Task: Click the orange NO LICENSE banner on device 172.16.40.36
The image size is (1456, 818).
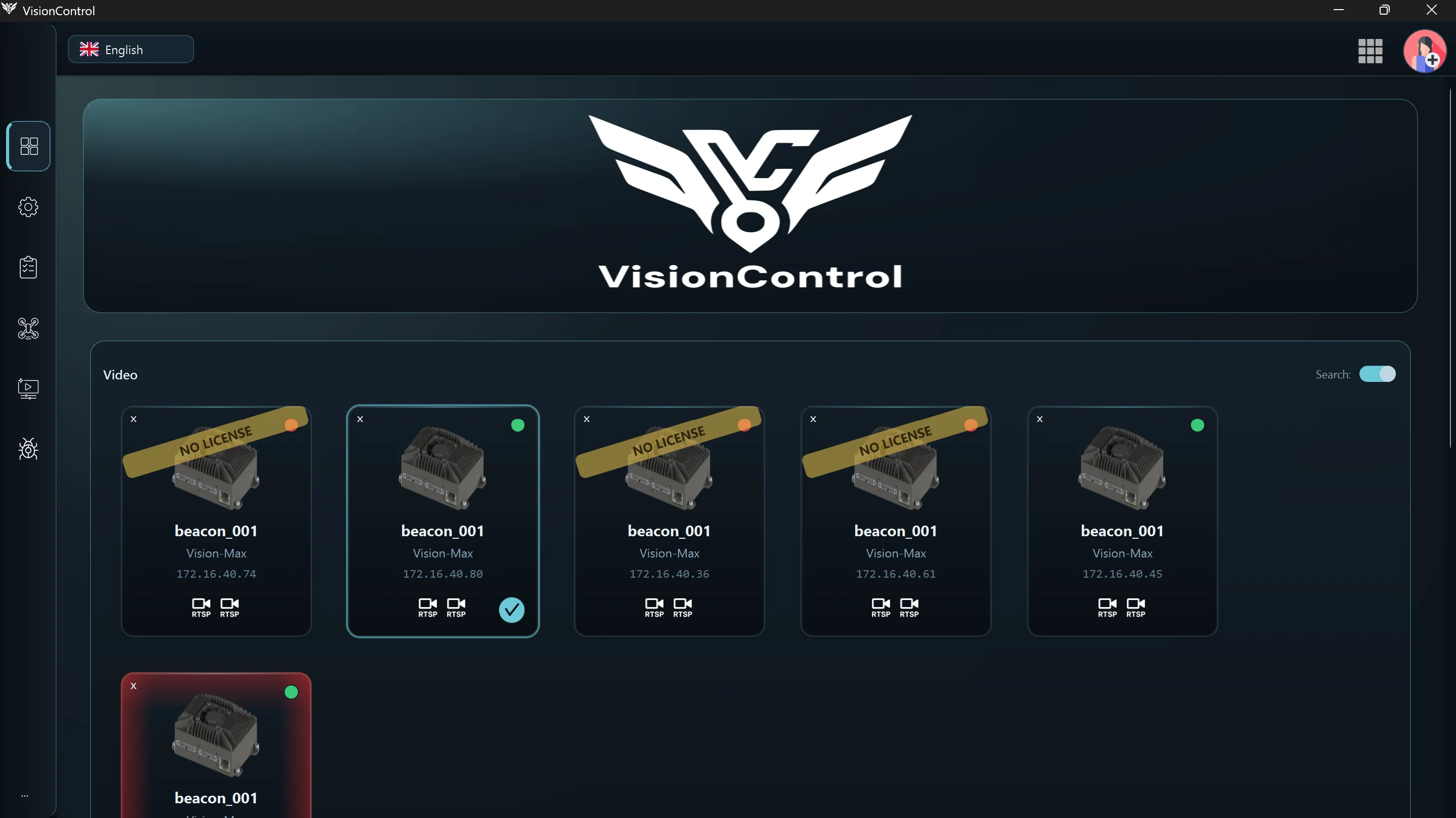Action: tap(668, 444)
